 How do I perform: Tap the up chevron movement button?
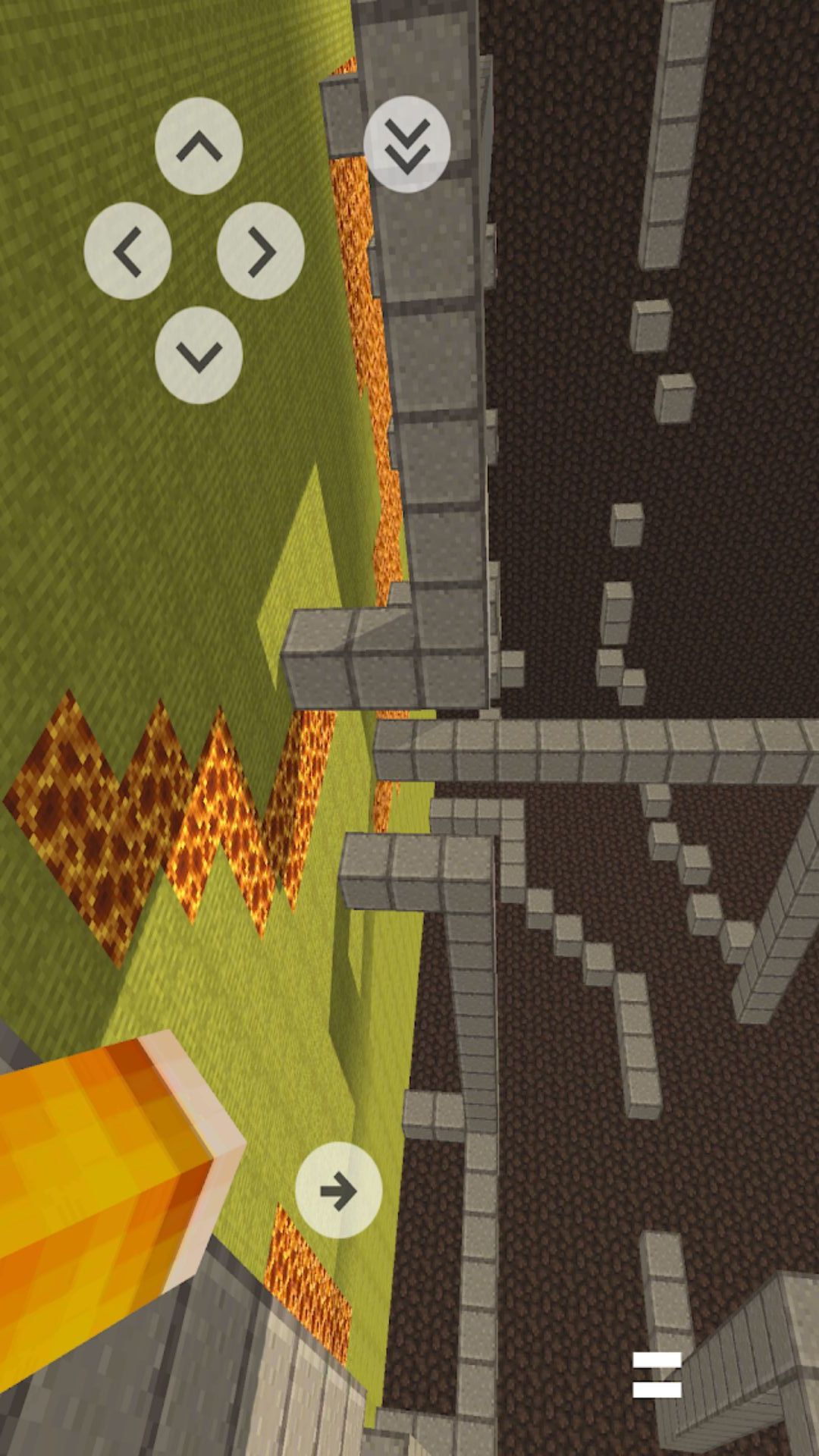[x=199, y=146]
